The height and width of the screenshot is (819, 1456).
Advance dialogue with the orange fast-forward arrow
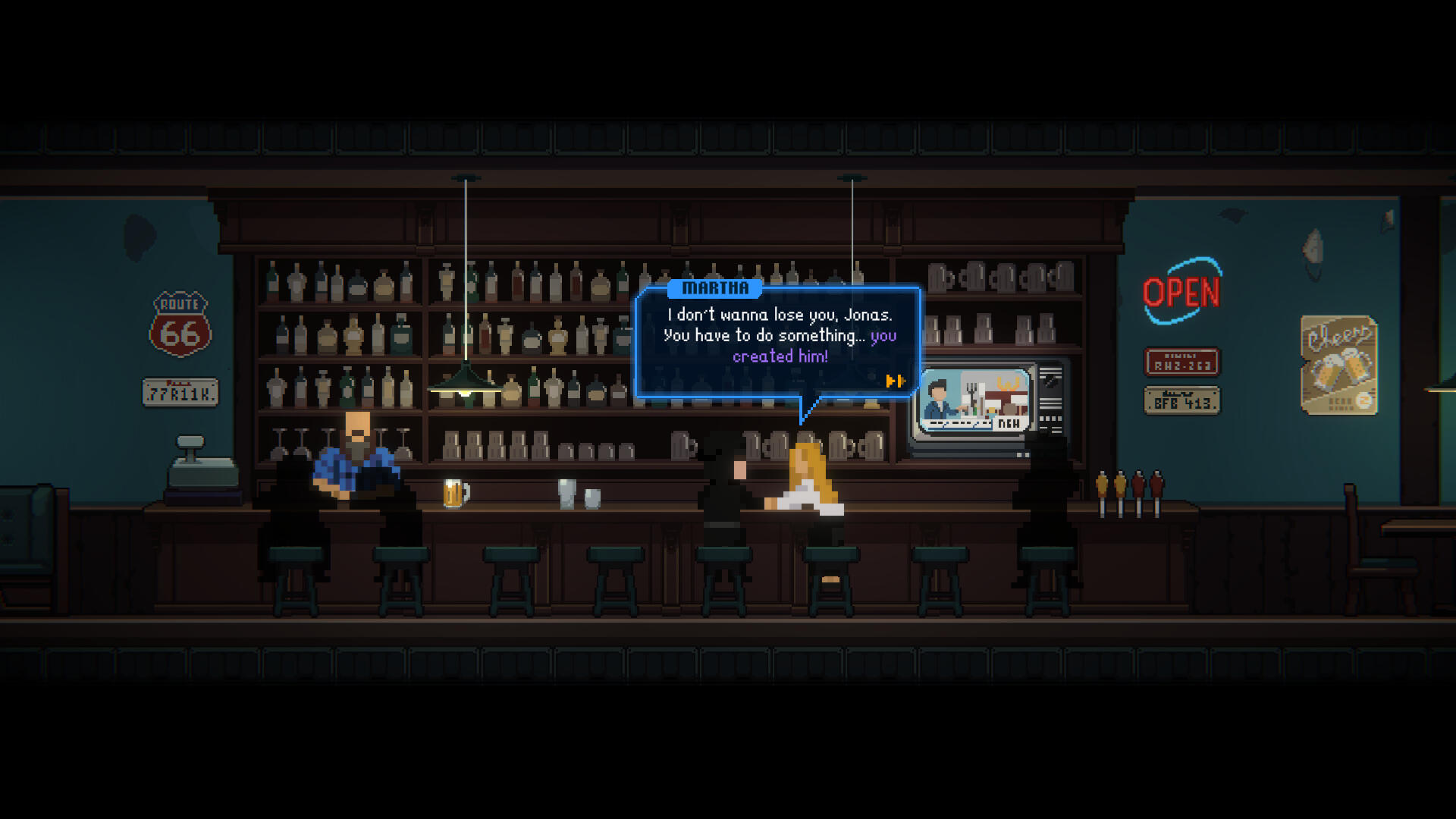point(895,381)
